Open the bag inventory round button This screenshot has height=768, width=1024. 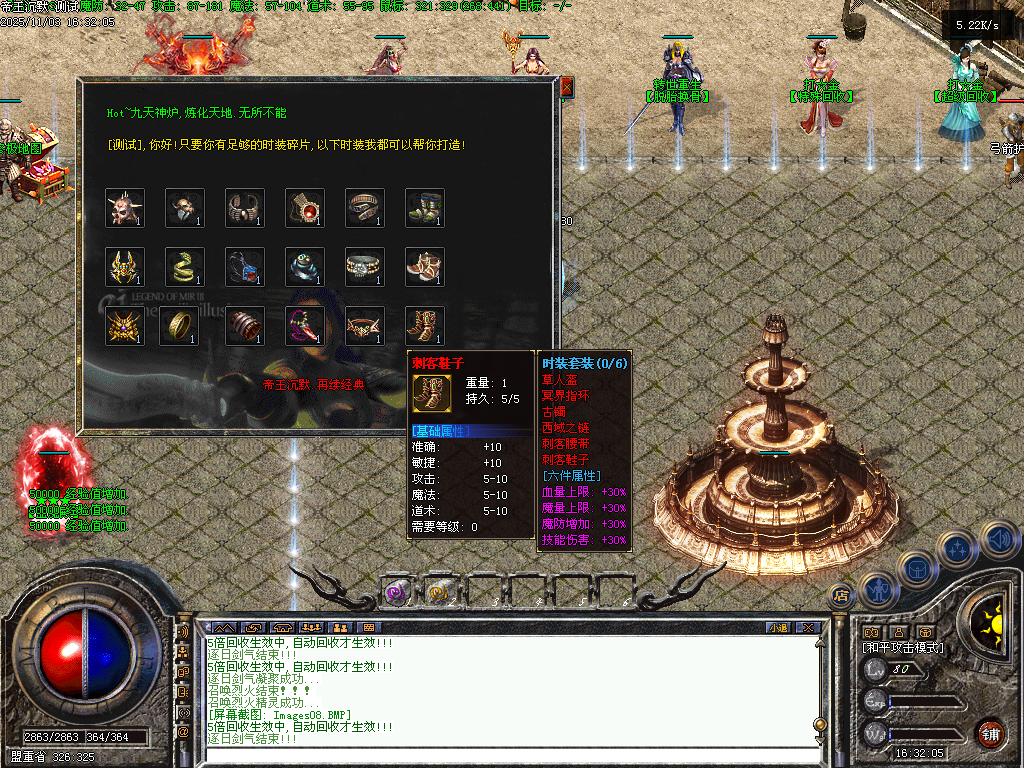916,568
